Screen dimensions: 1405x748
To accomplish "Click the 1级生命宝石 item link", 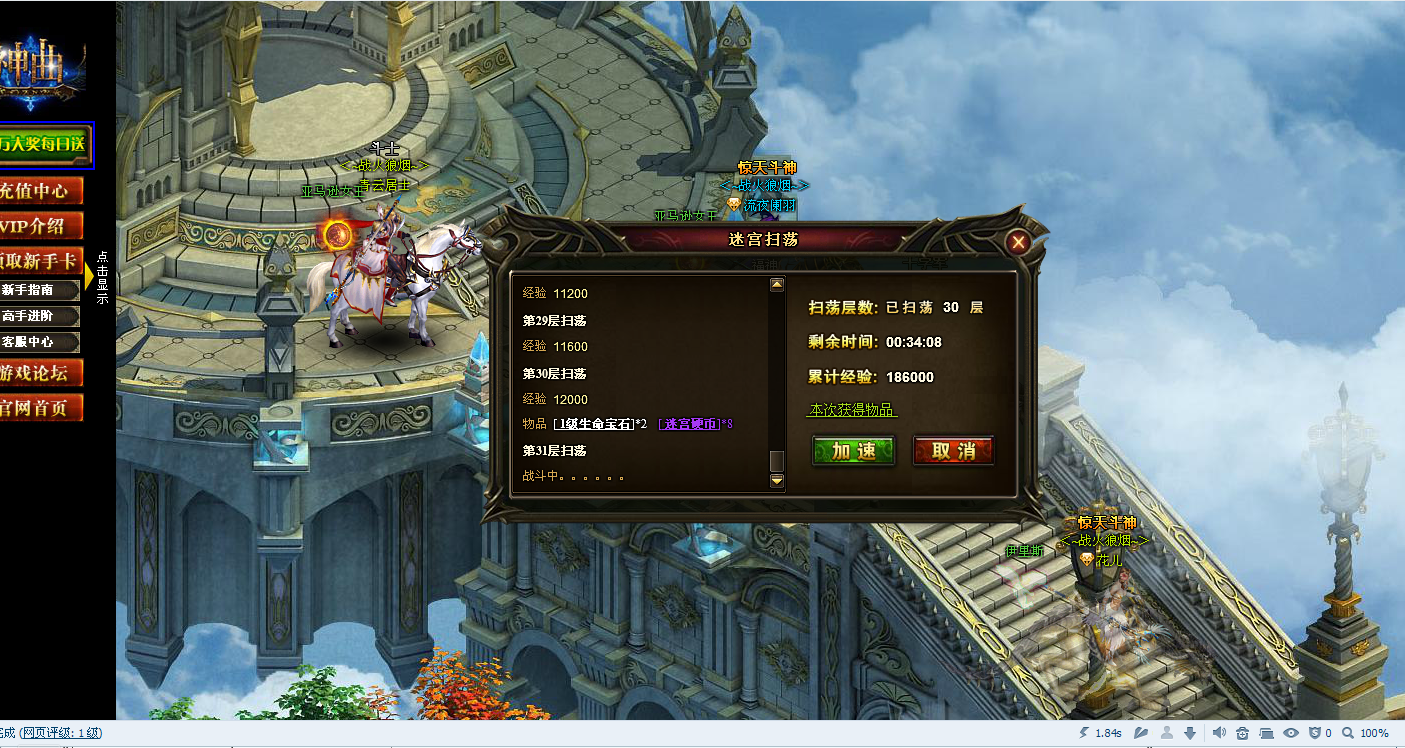I will (594, 424).
